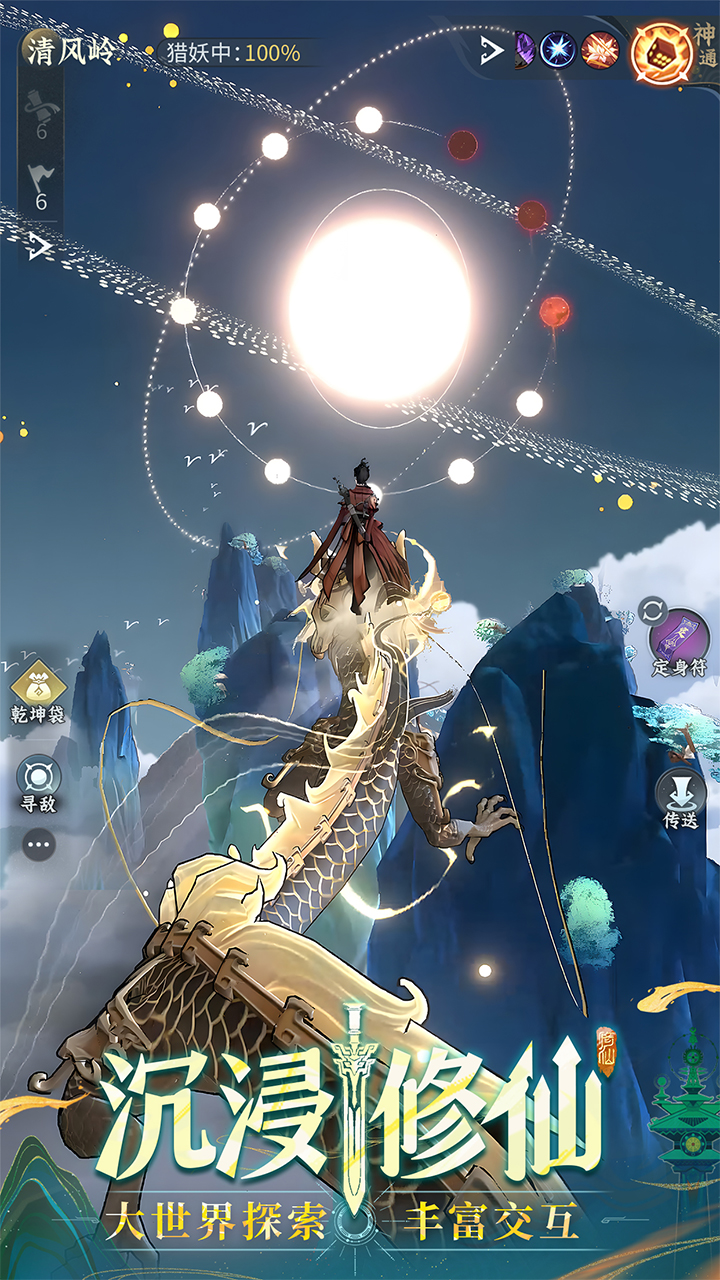Tap the swap arrows above 定身符
The width and height of the screenshot is (720, 1280).
(653, 609)
